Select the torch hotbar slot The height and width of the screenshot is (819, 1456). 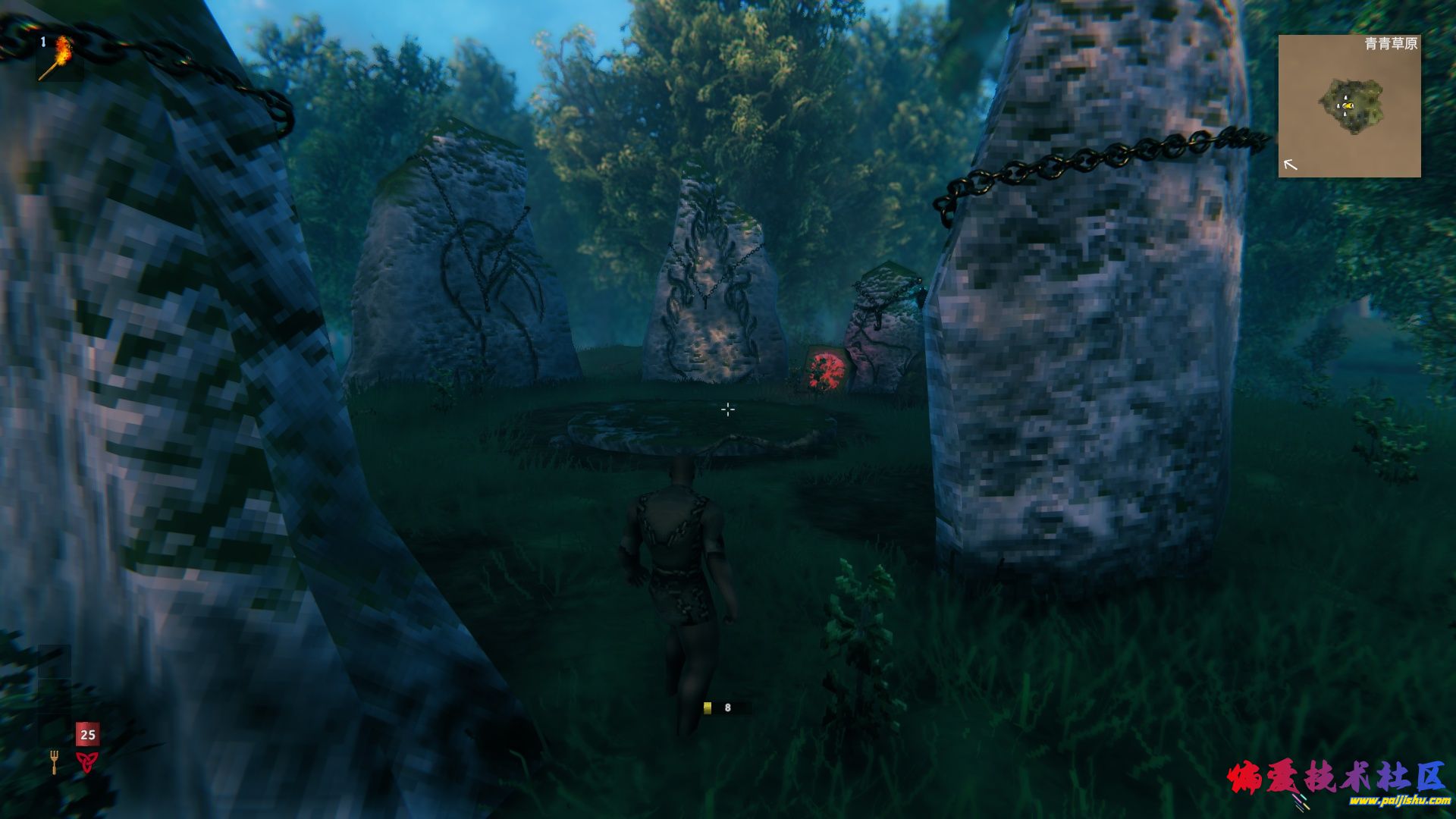point(58,56)
